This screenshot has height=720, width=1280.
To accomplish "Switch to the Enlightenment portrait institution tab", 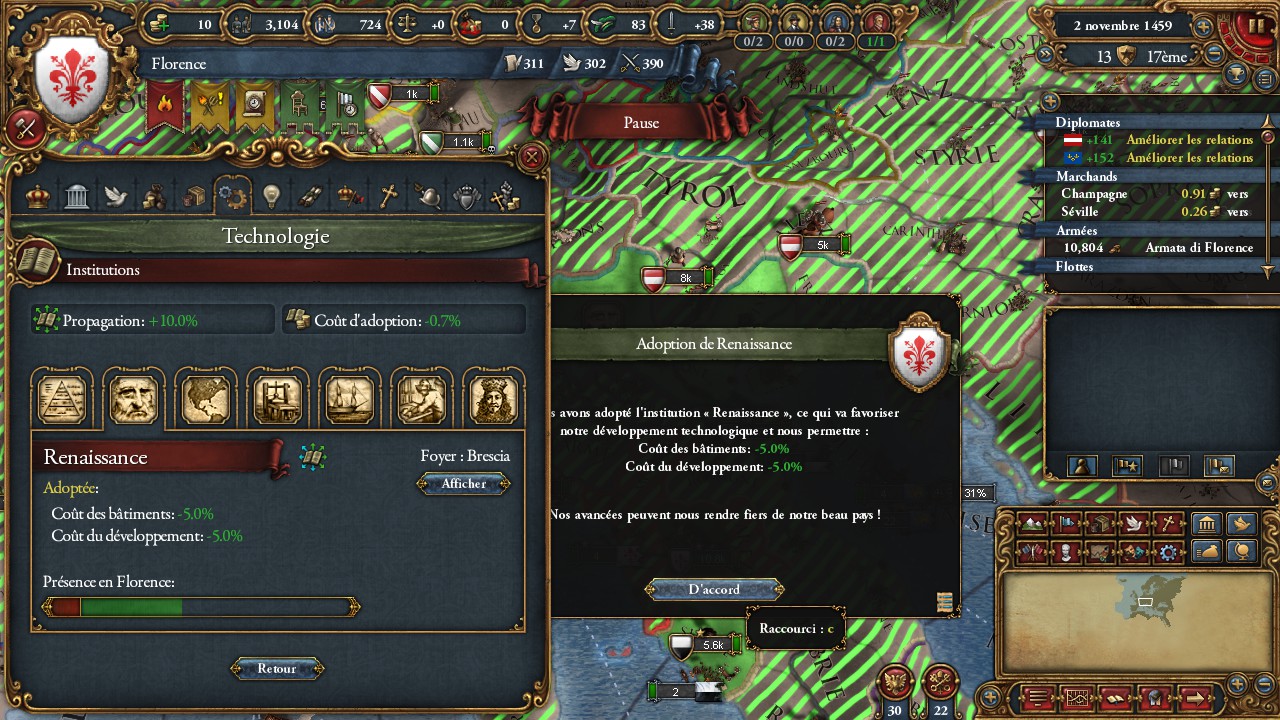I will [493, 398].
